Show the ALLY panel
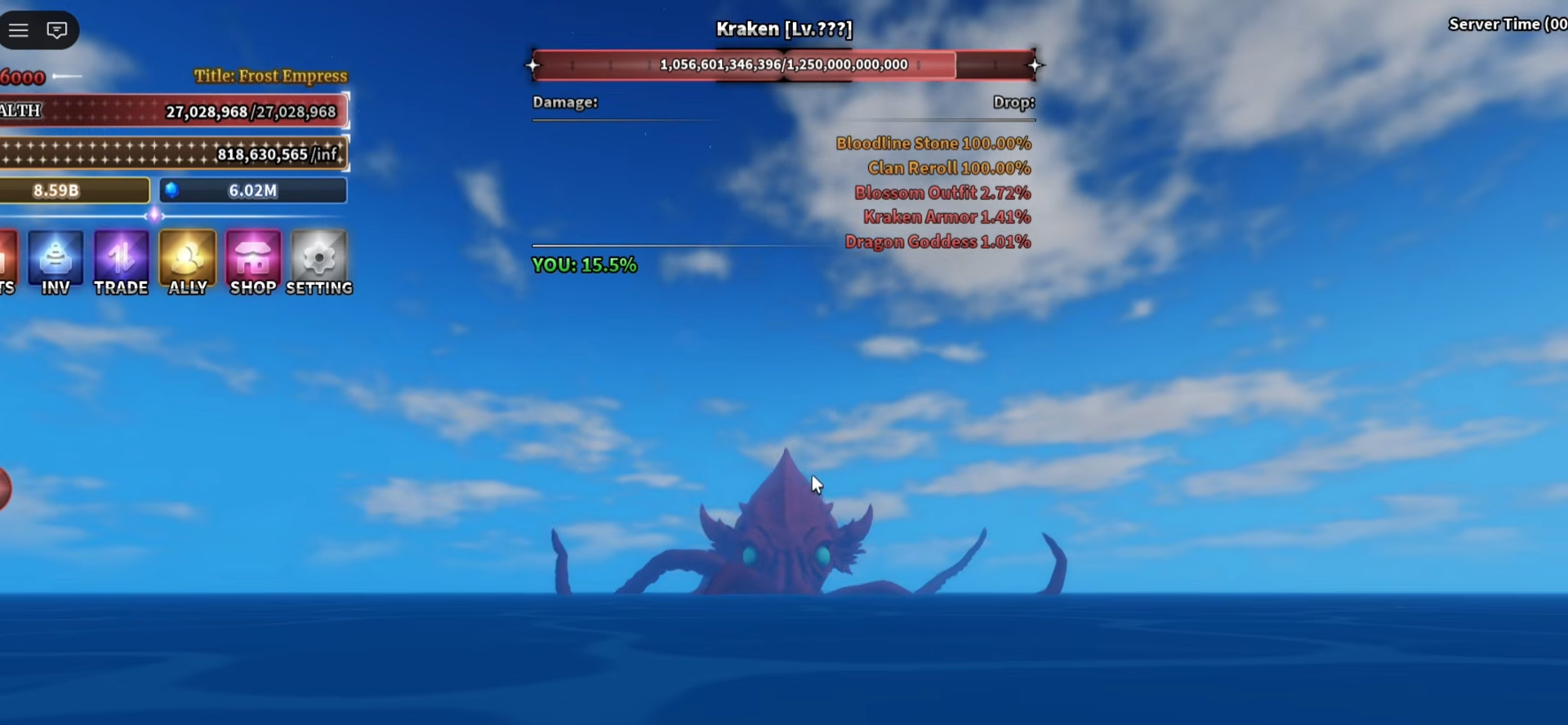1568x725 pixels. click(188, 261)
